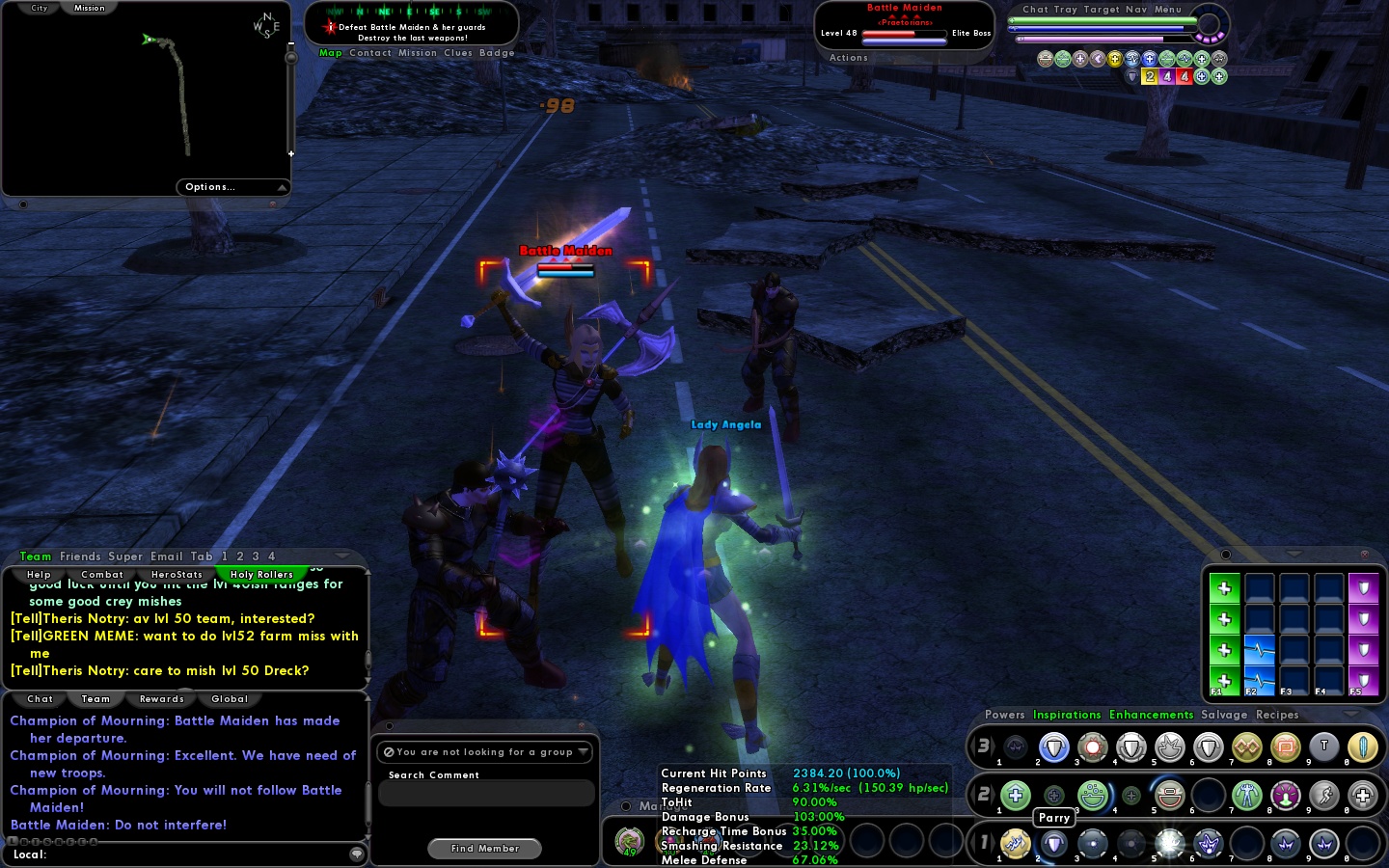Open the main Menu in the status bar
This screenshot has height=868, width=1389.
[1167, 10]
